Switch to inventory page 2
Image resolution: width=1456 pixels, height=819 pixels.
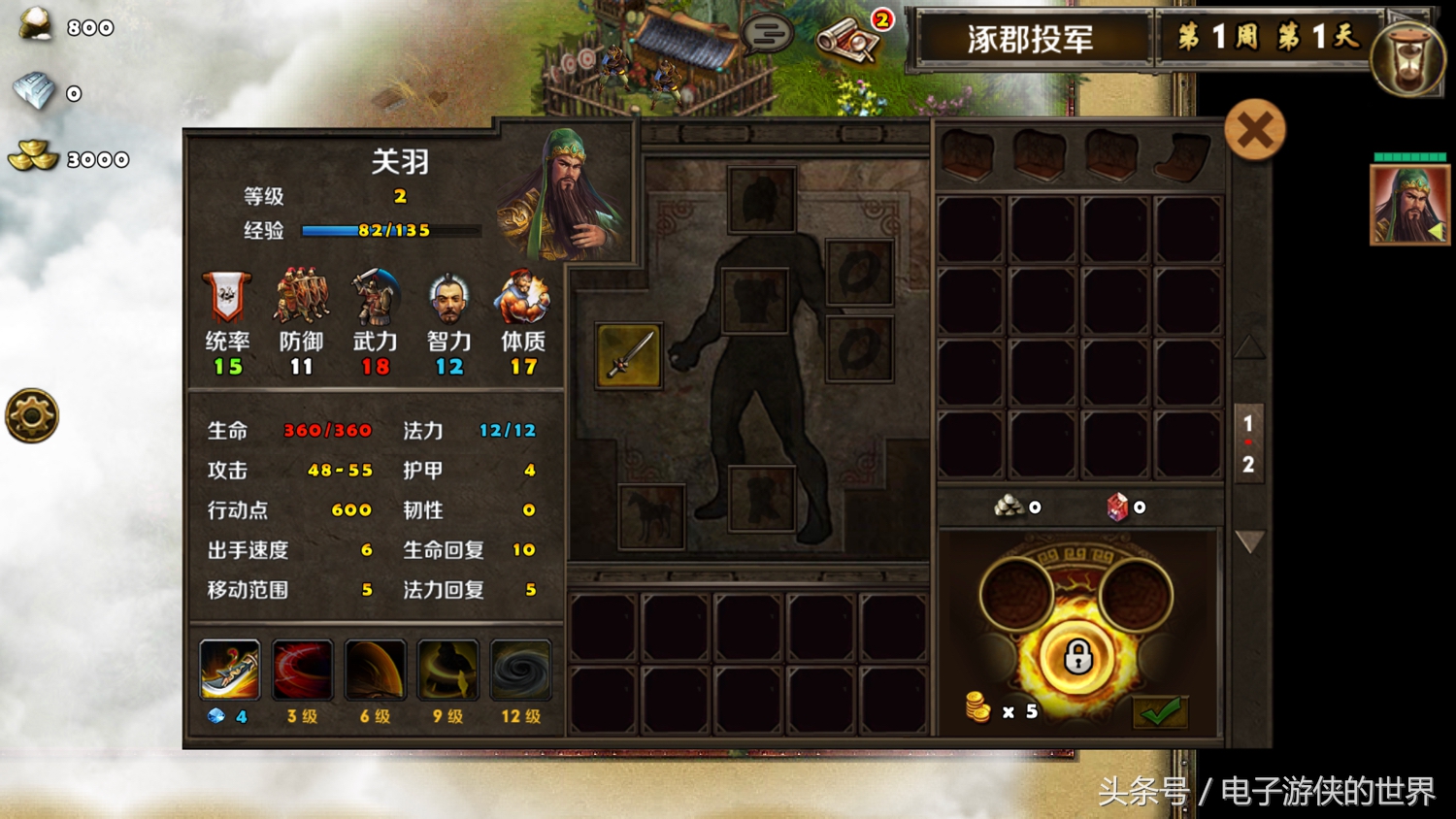pos(1248,464)
